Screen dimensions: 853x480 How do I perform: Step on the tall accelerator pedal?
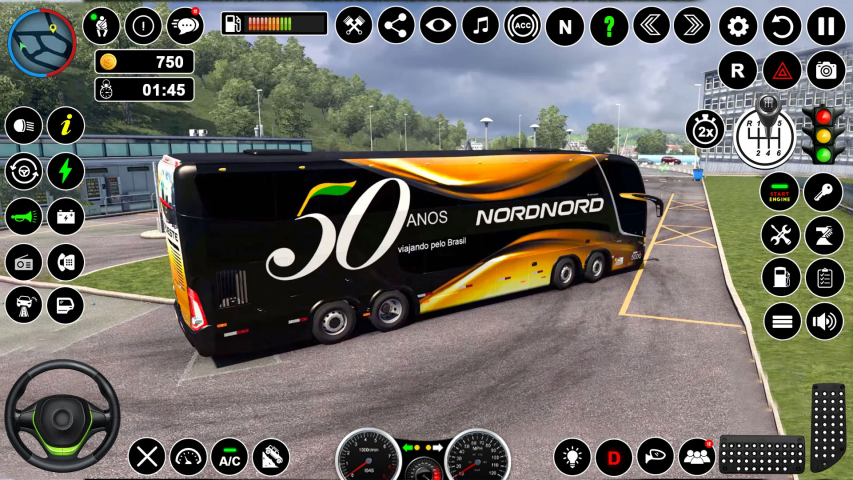click(x=827, y=425)
